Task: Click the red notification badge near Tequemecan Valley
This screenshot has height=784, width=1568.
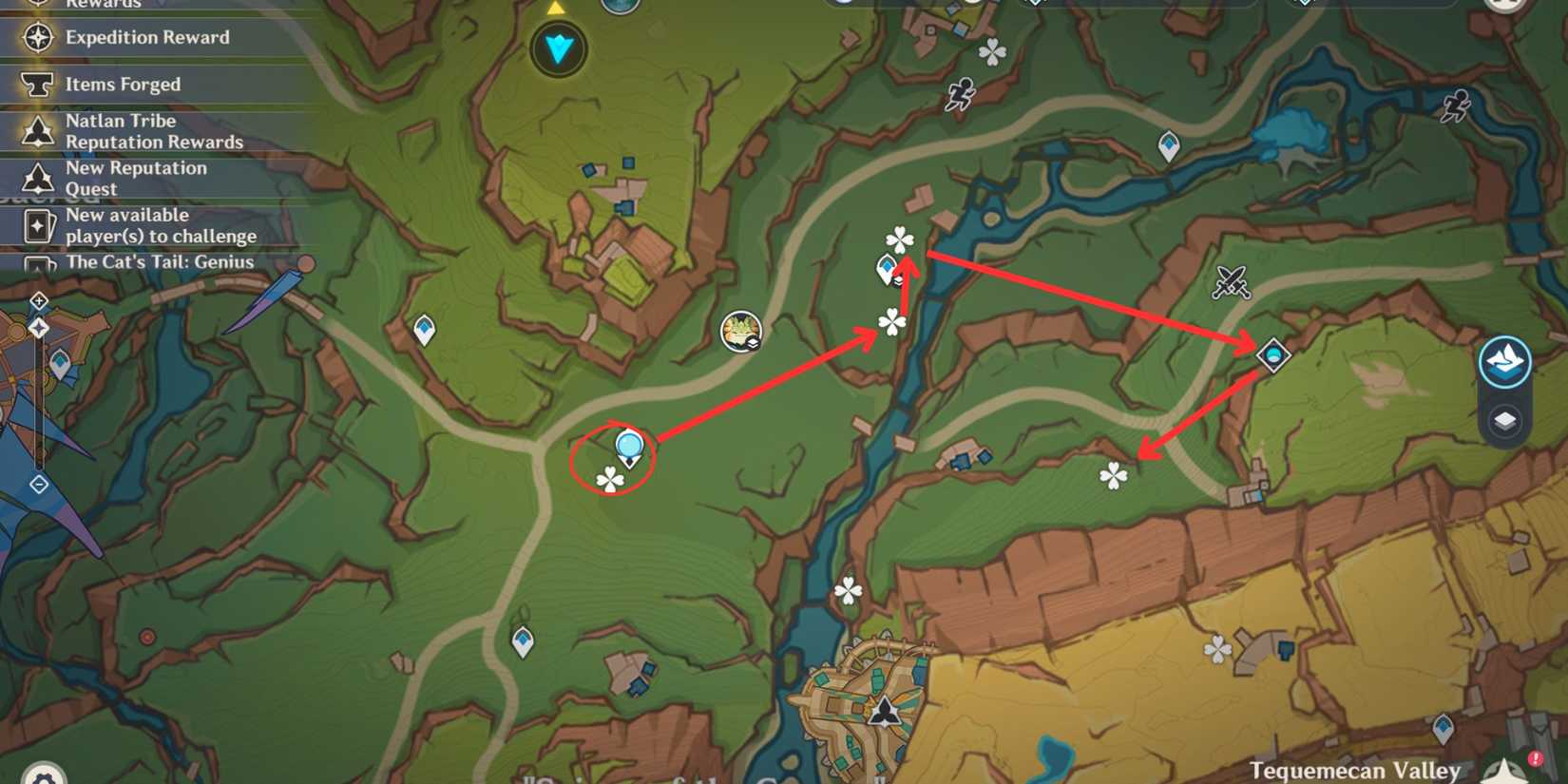Action: point(1534,758)
